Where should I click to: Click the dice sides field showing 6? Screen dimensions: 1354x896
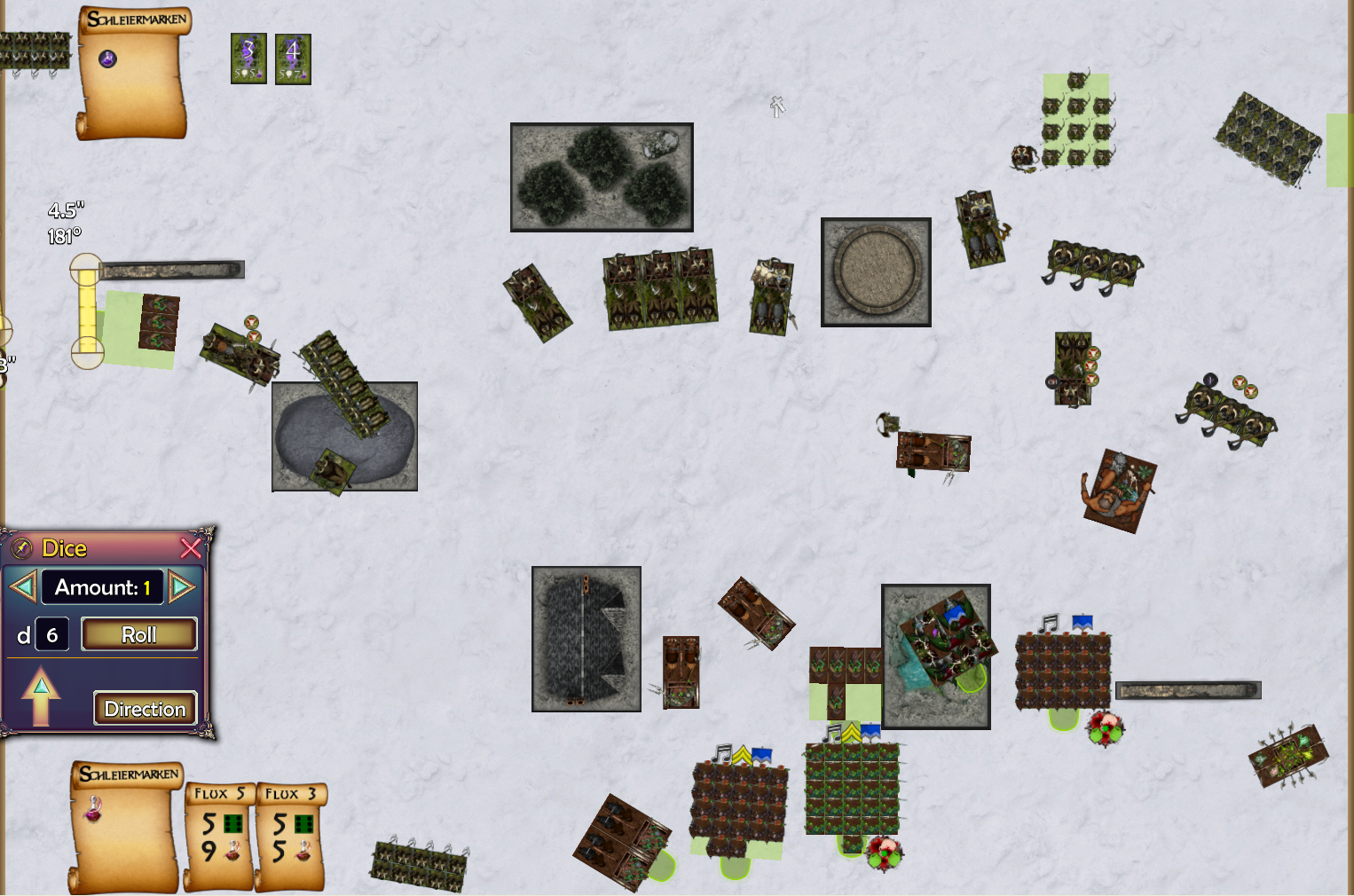[x=52, y=635]
